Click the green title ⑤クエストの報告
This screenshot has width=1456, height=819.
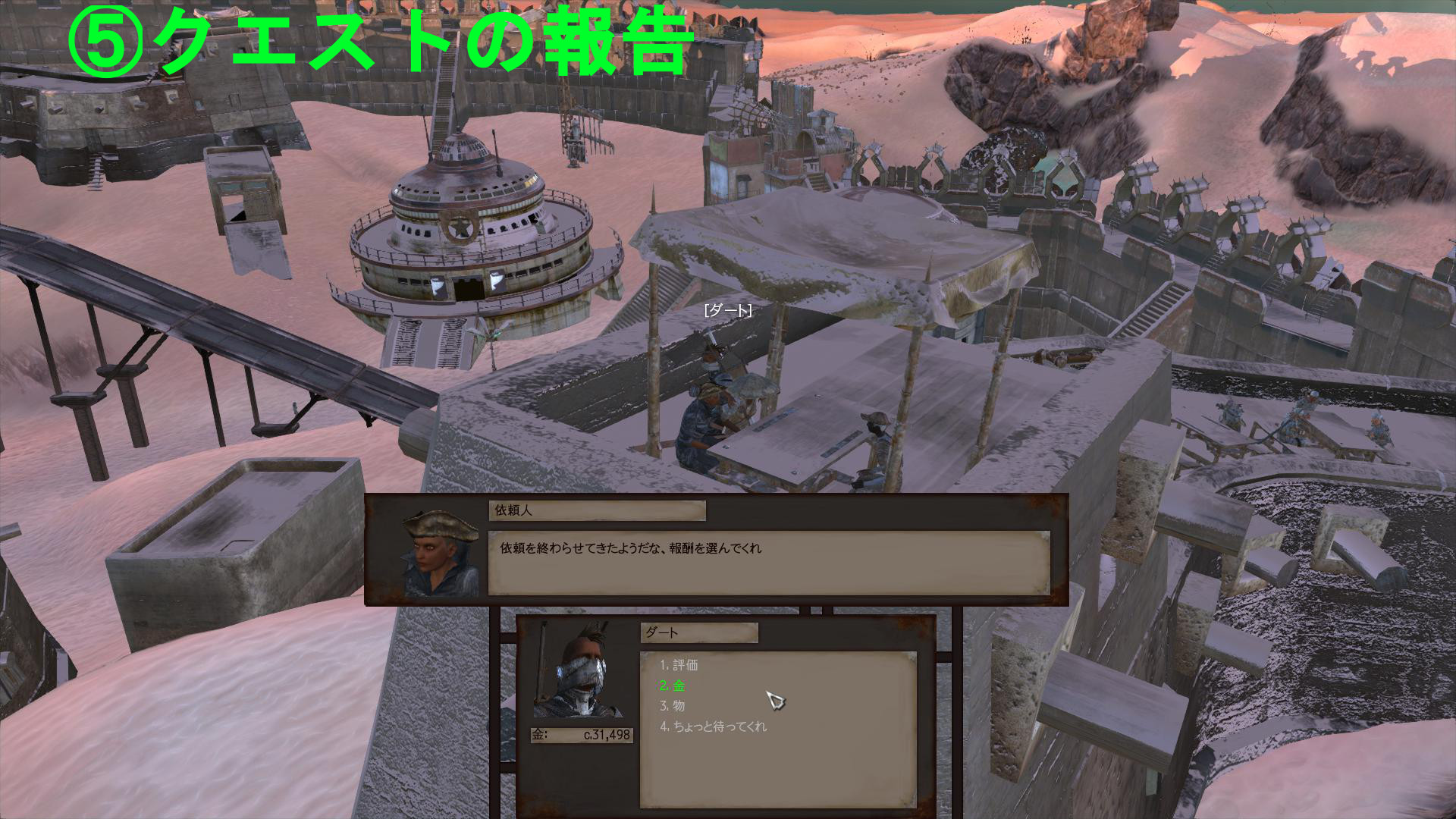379,42
